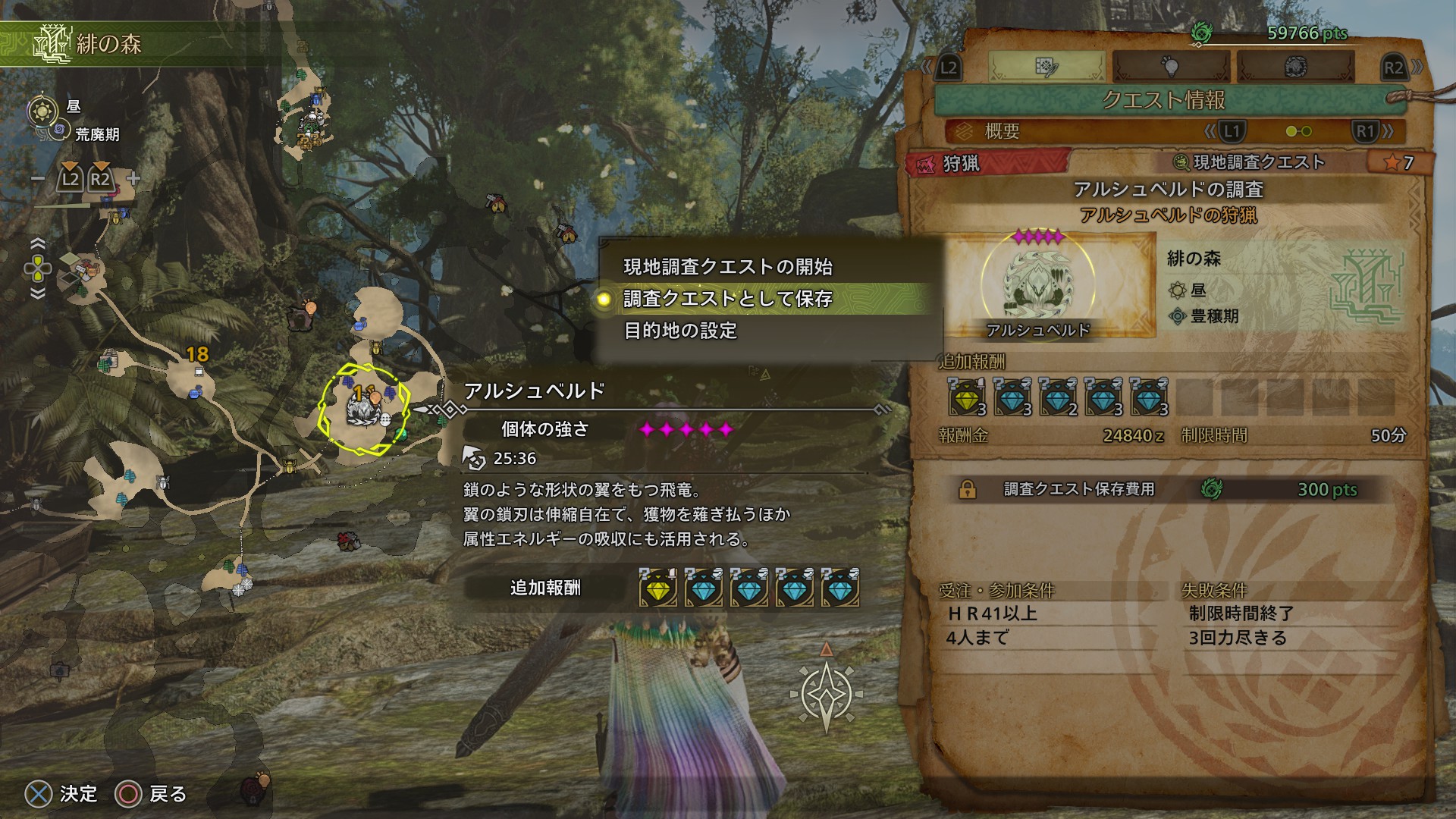Choose 調査クエストとして保存 to save the investigation

click(x=728, y=299)
